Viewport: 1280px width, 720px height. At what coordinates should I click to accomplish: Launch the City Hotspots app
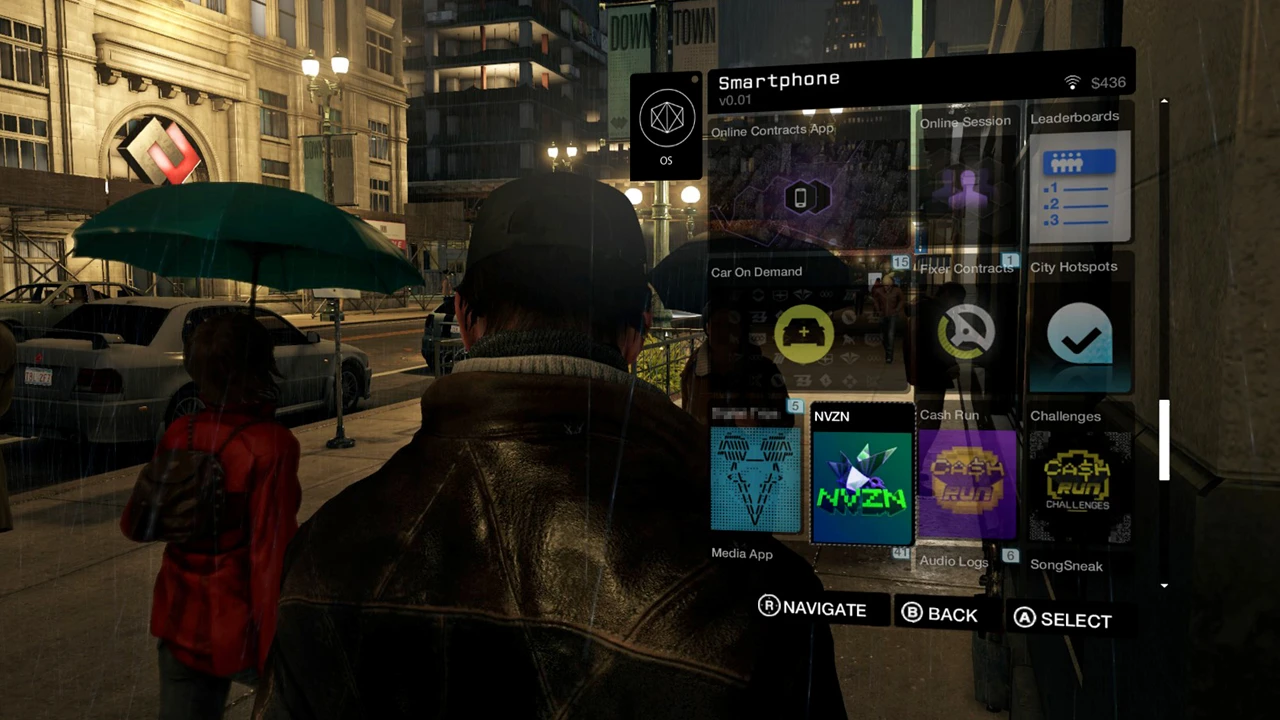[1079, 337]
